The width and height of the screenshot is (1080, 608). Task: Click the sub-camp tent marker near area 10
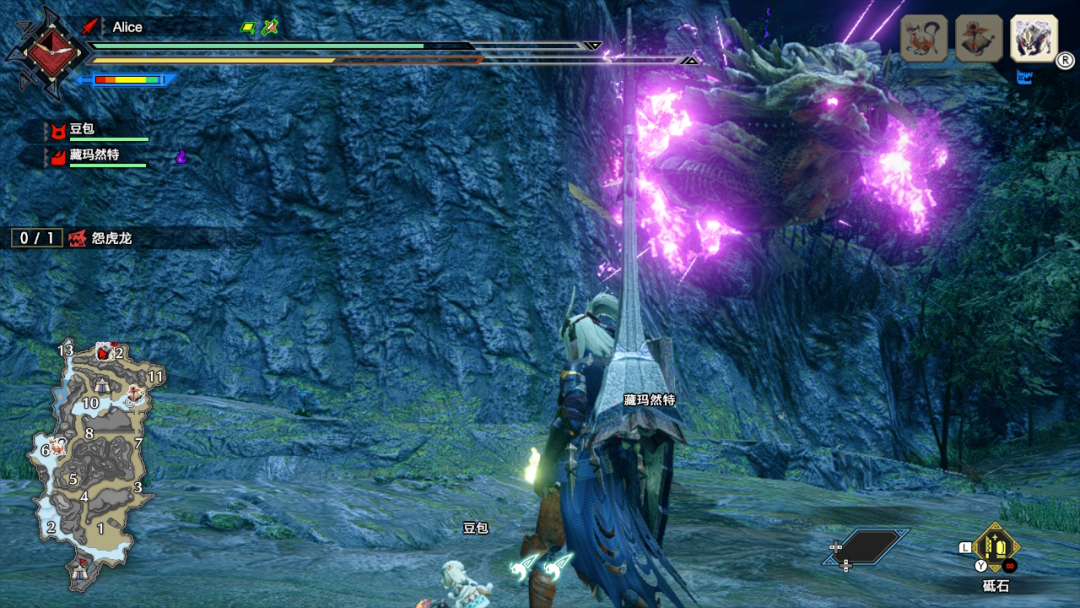click(103, 387)
